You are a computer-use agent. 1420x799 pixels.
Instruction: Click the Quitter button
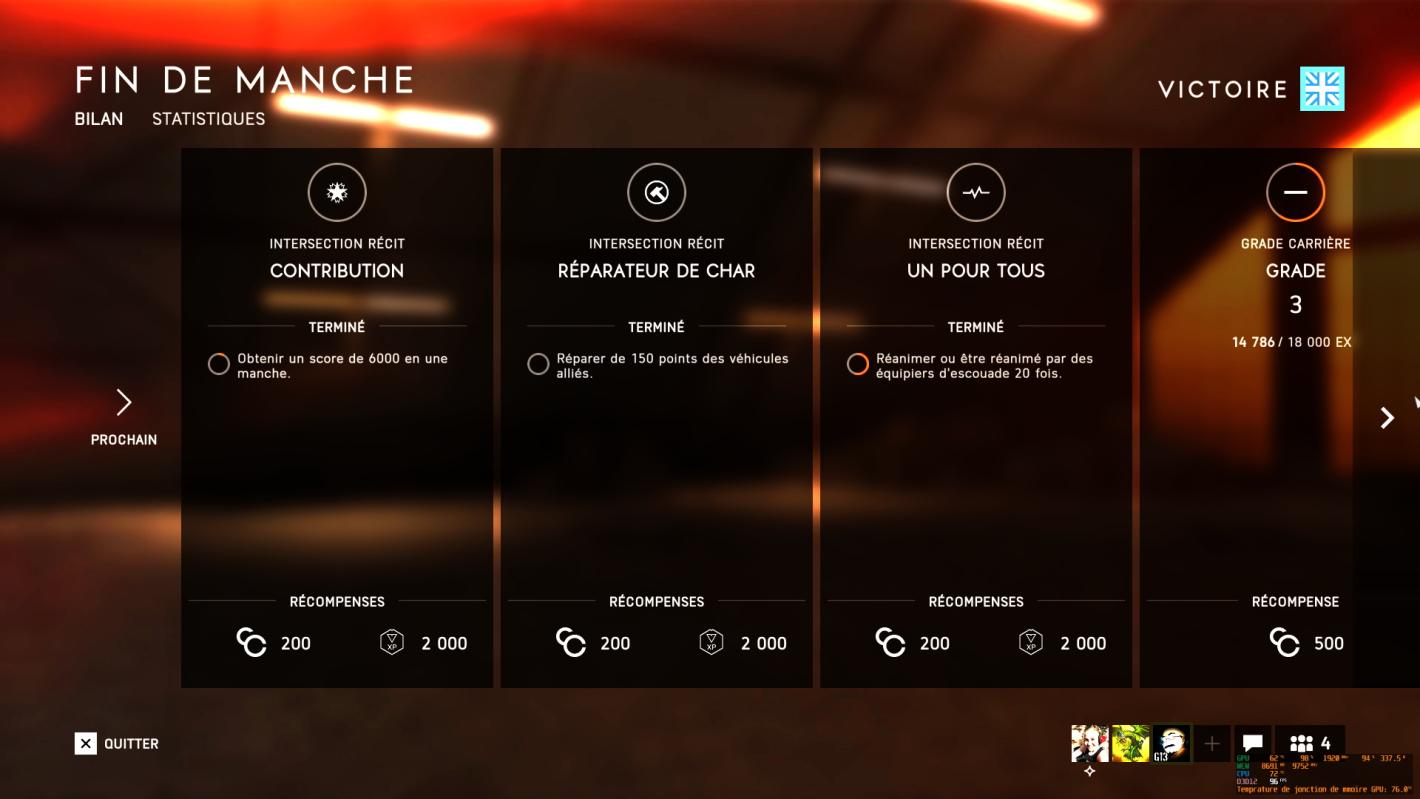click(x=117, y=743)
